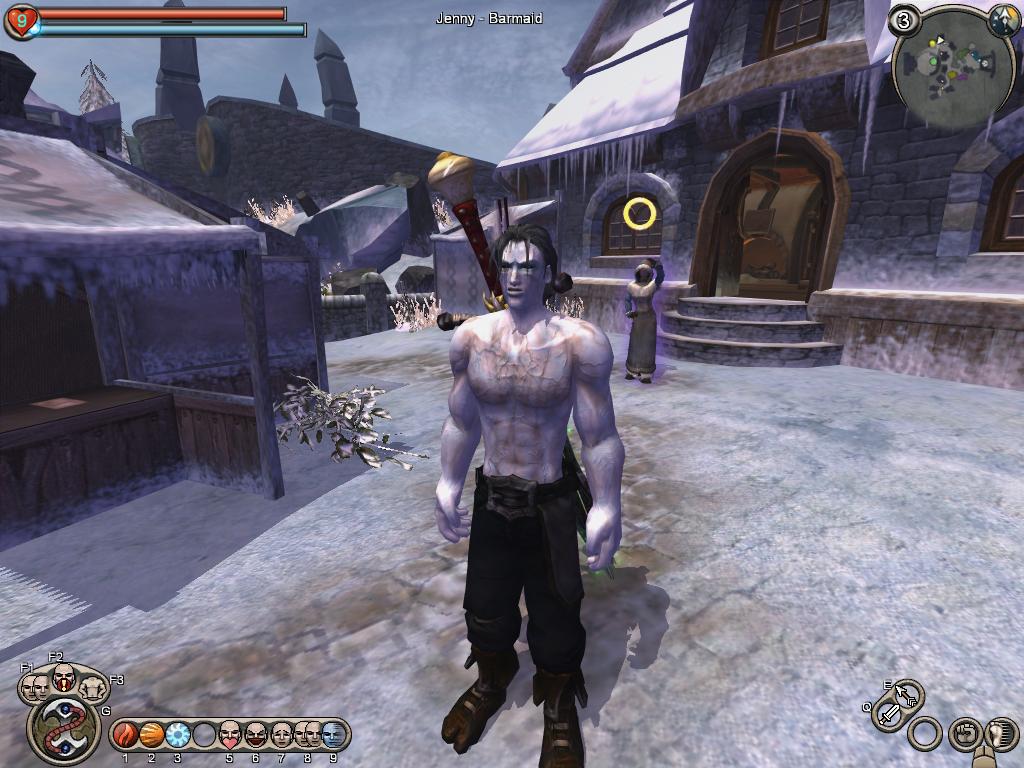The width and height of the screenshot is (1024, 768).
Task: Select the flame spell in slot 1
Action: [126, 735]
